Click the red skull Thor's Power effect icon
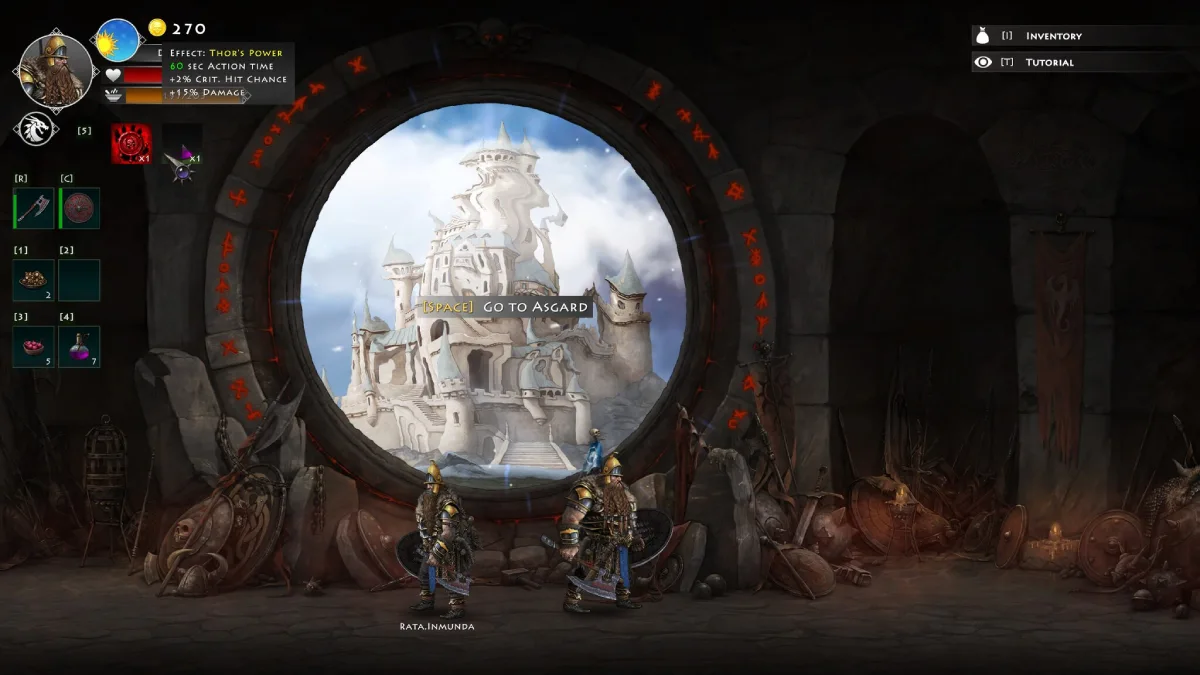This screenshot has width=1200, height=675. (x=131, y=144)
